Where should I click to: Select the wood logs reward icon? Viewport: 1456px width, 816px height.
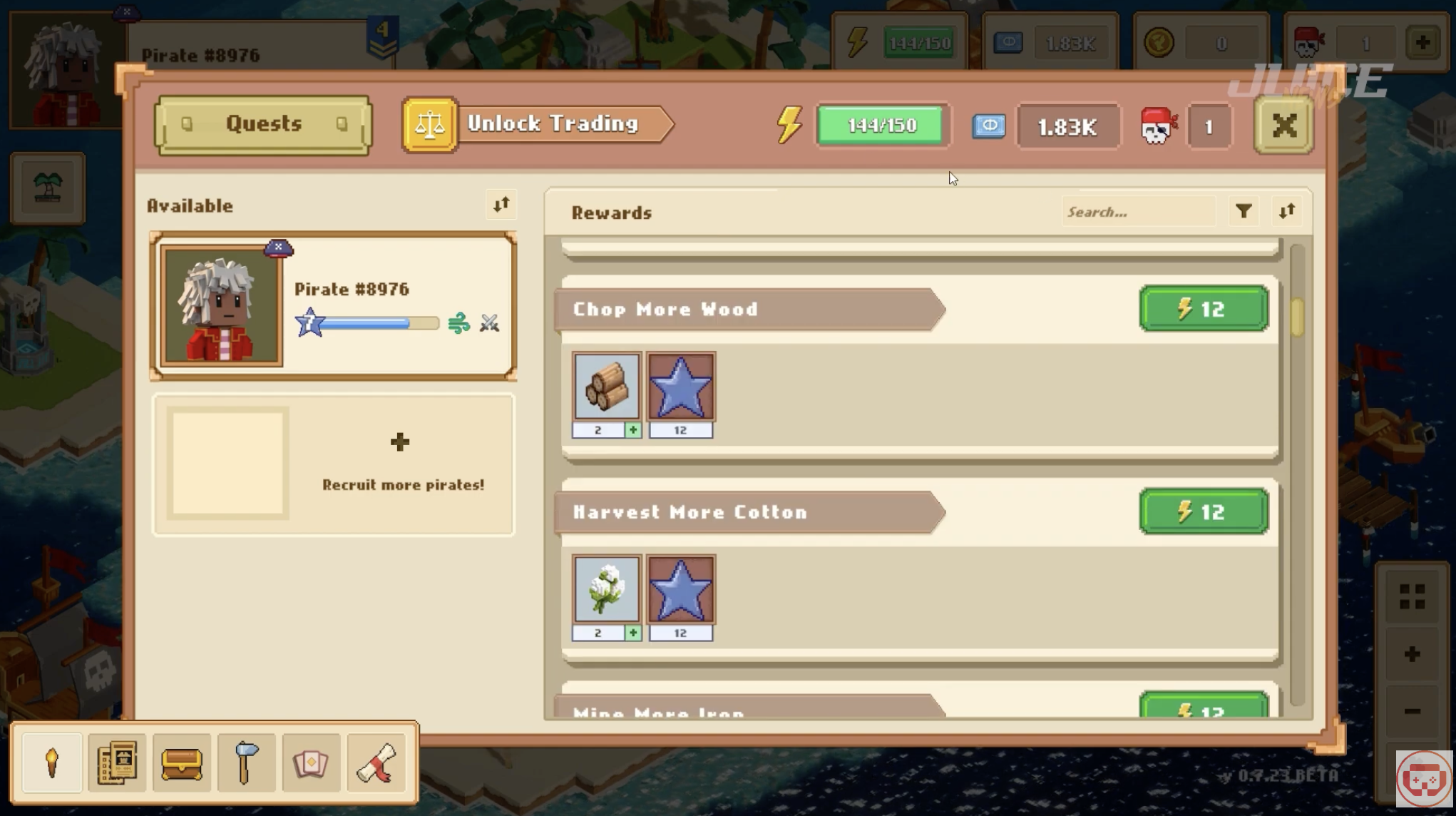pos(606,387)
